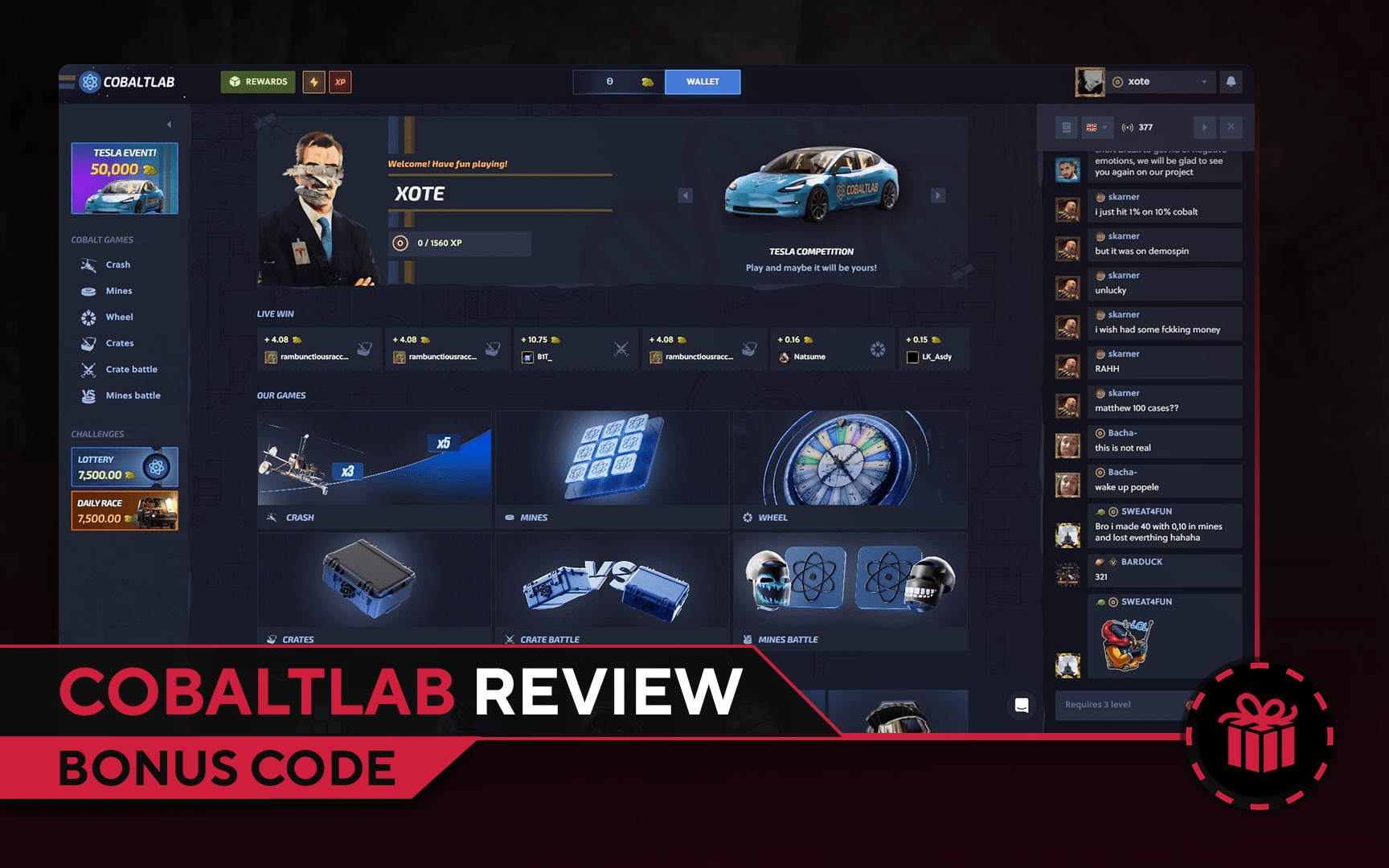The width and height of the screenshot is (1389, 868).
Task: Expand the account dropdown next to xote
Action: pos(1203,81)
